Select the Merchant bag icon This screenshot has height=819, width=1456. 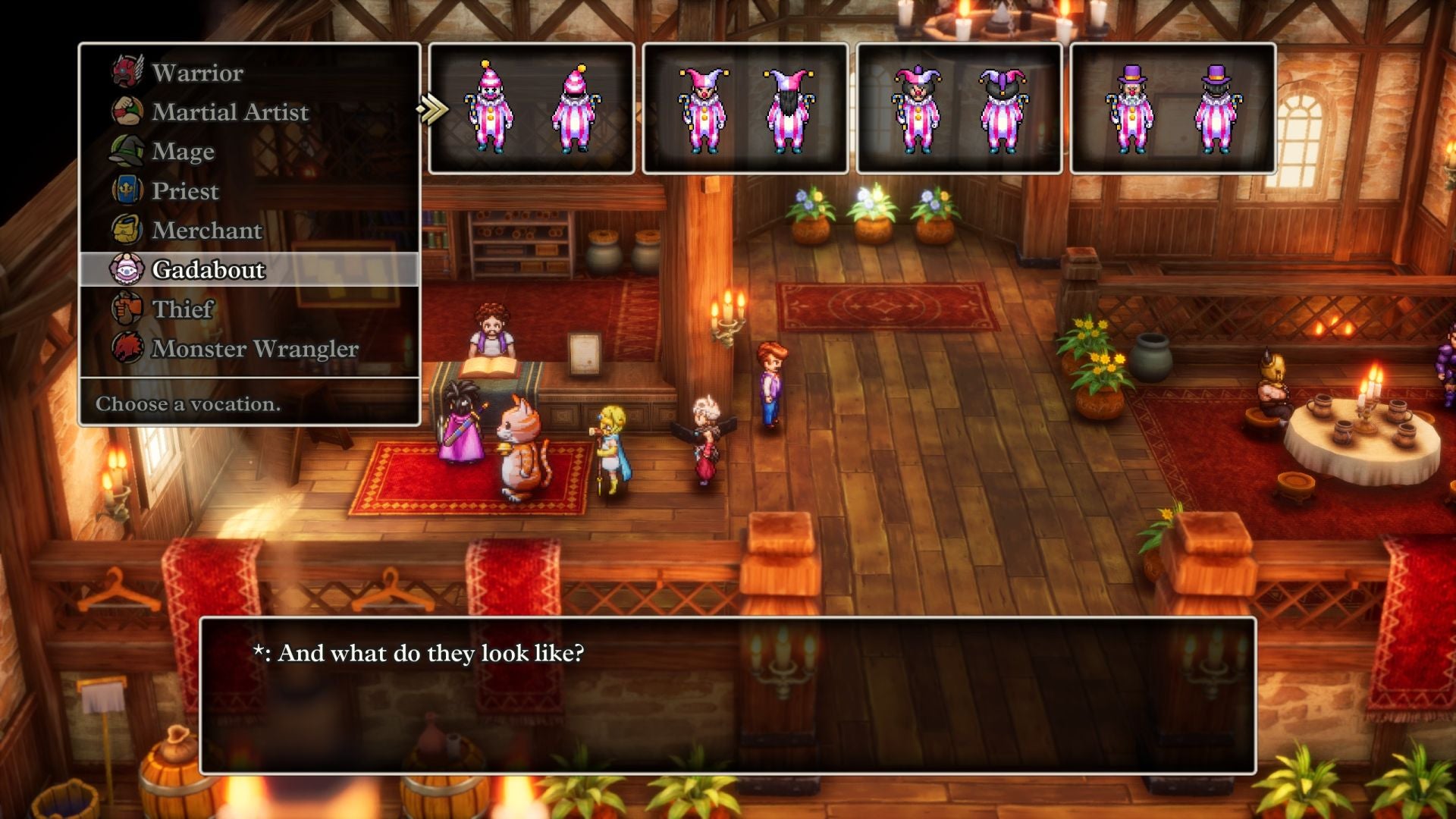click(127, 229)
